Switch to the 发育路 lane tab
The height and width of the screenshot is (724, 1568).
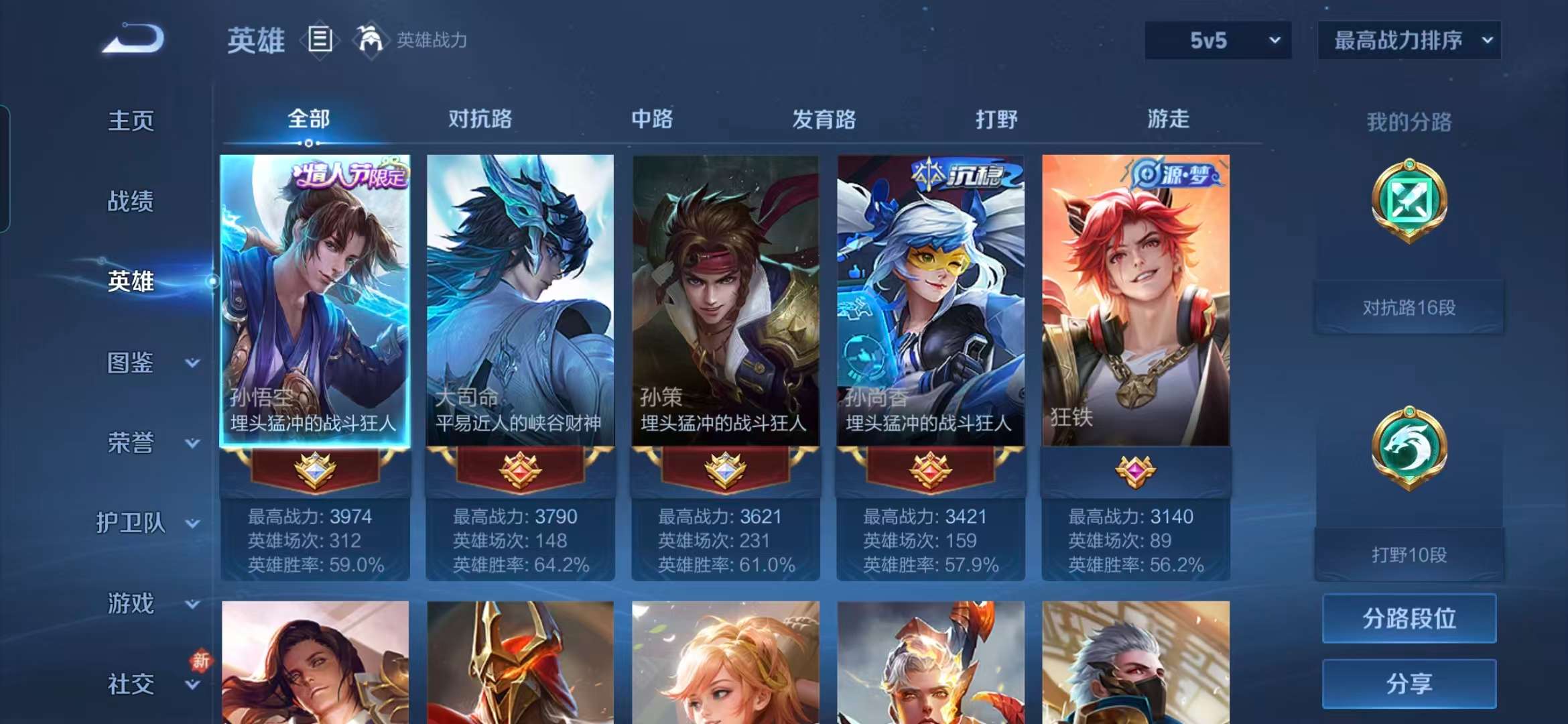pyautogui.click(x=824, y=119)
